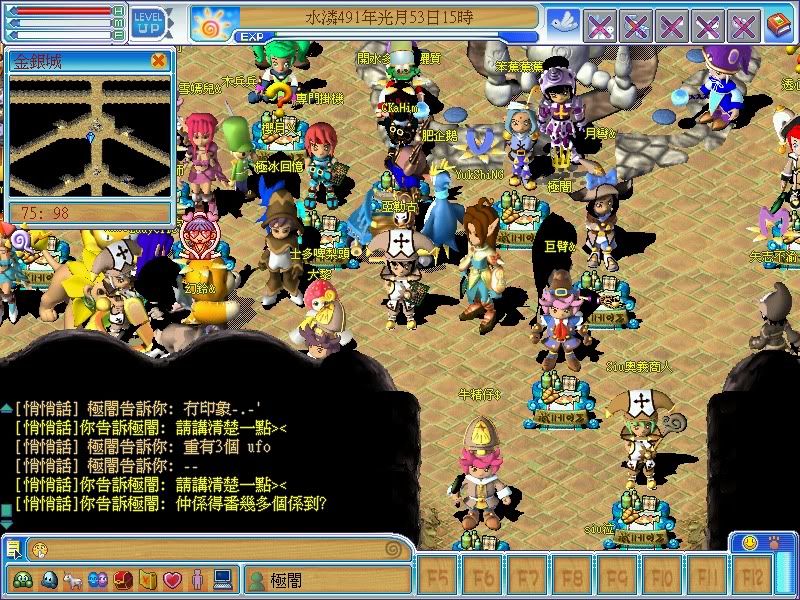Open the red book icon
Viewport: 800px width, 600px height.
(x=778, y=23)
